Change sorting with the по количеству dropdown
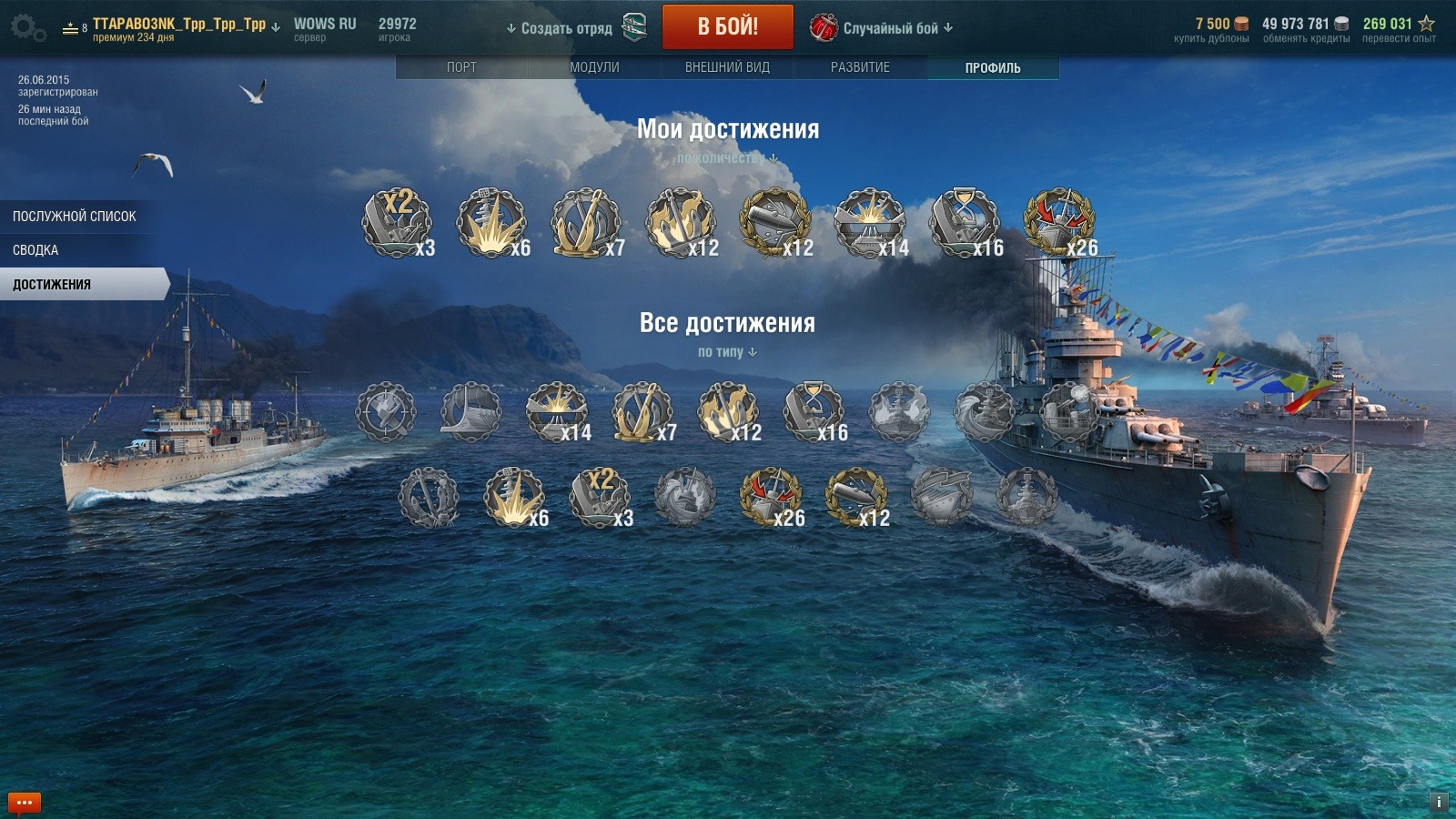This screenshot has height=819, width=1456. [727, 158]
